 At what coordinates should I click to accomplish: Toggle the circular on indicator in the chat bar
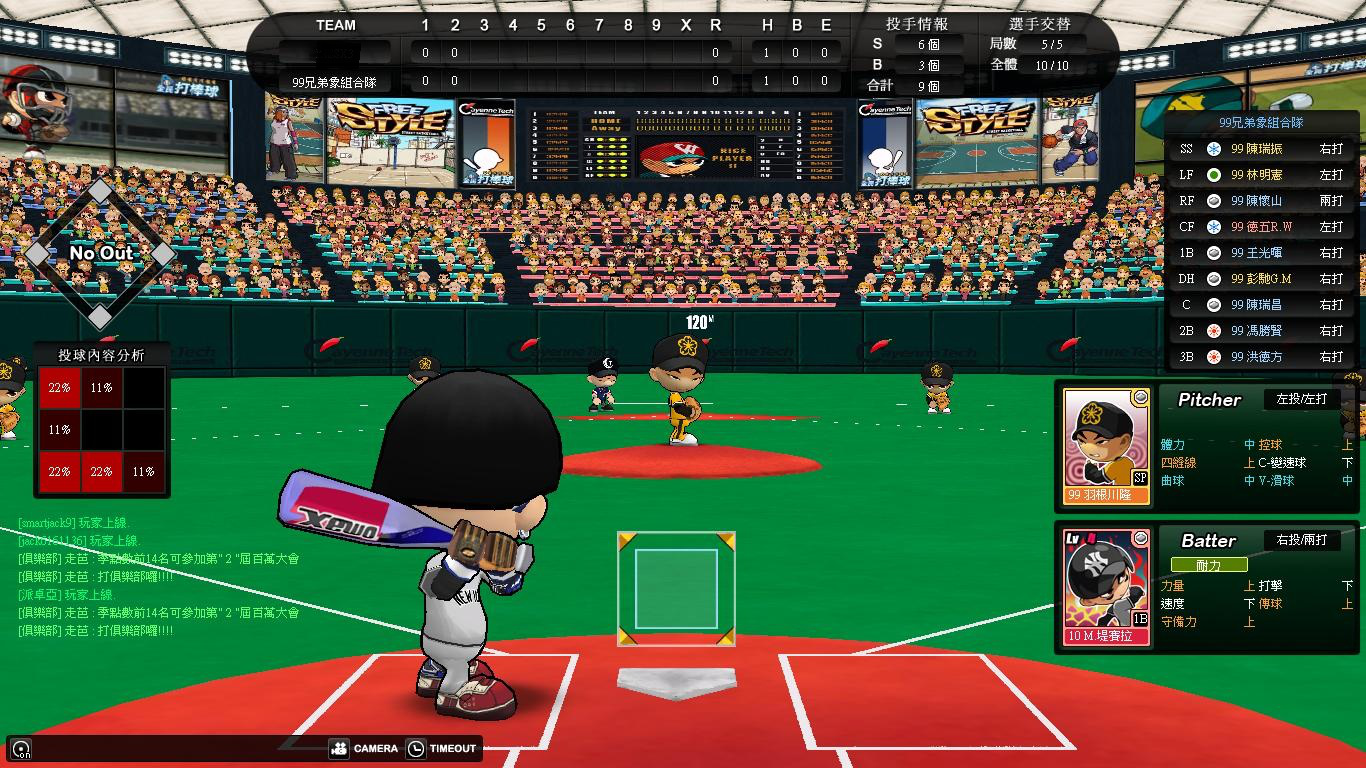tap(21, 748)
